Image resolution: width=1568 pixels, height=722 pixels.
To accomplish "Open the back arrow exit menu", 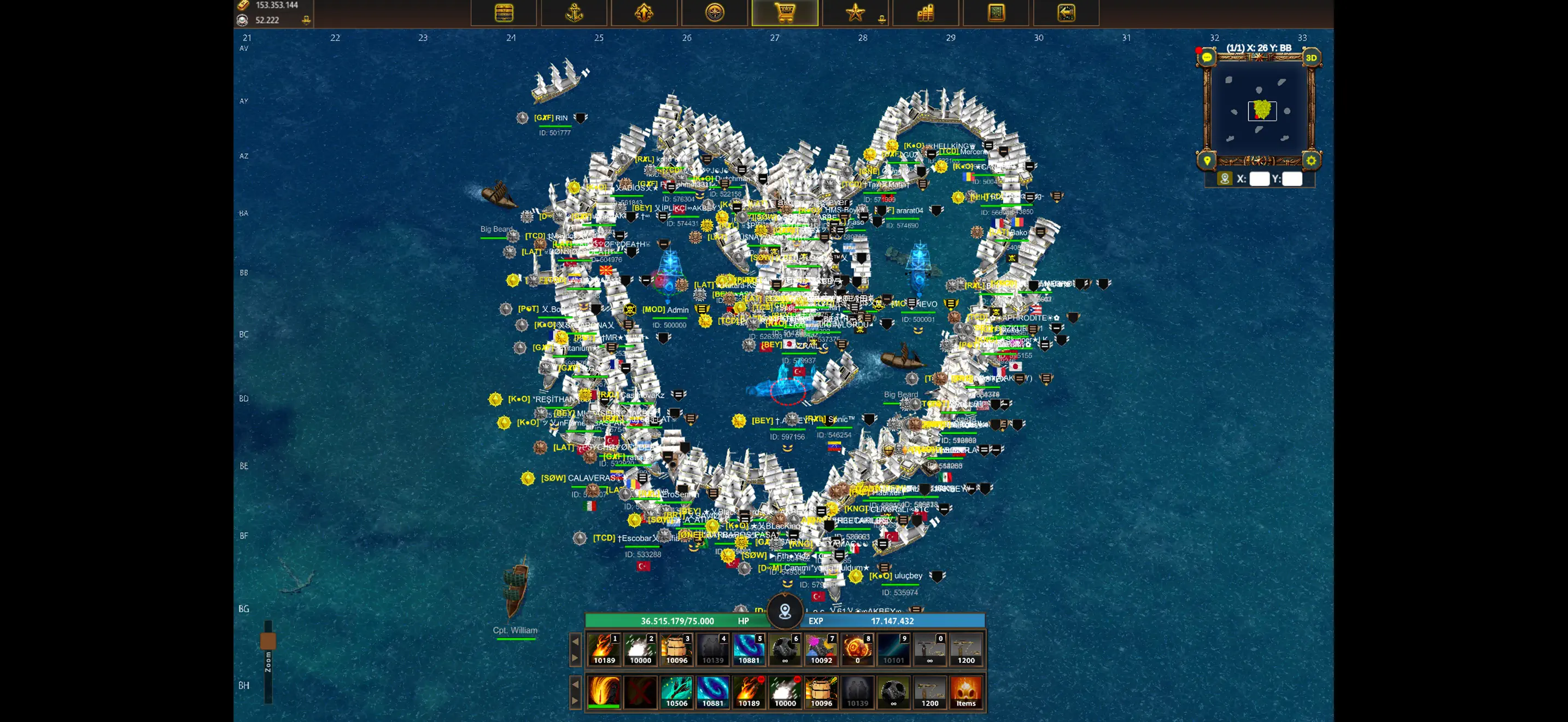I will pyautogui.click(x=1067, y=11).
